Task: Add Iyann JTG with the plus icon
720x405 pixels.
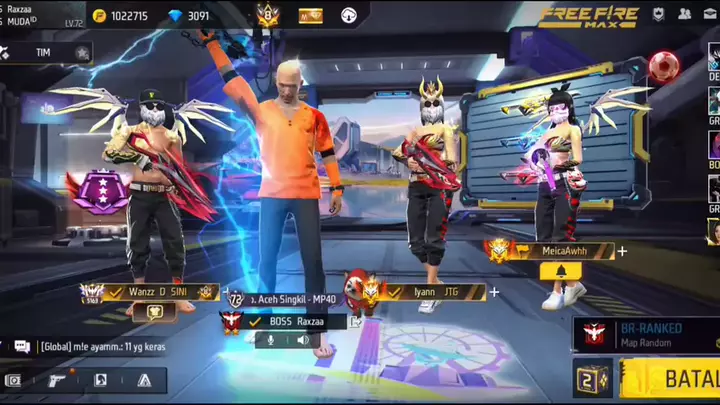Action: pyautogui.click(x=494, y=292)
